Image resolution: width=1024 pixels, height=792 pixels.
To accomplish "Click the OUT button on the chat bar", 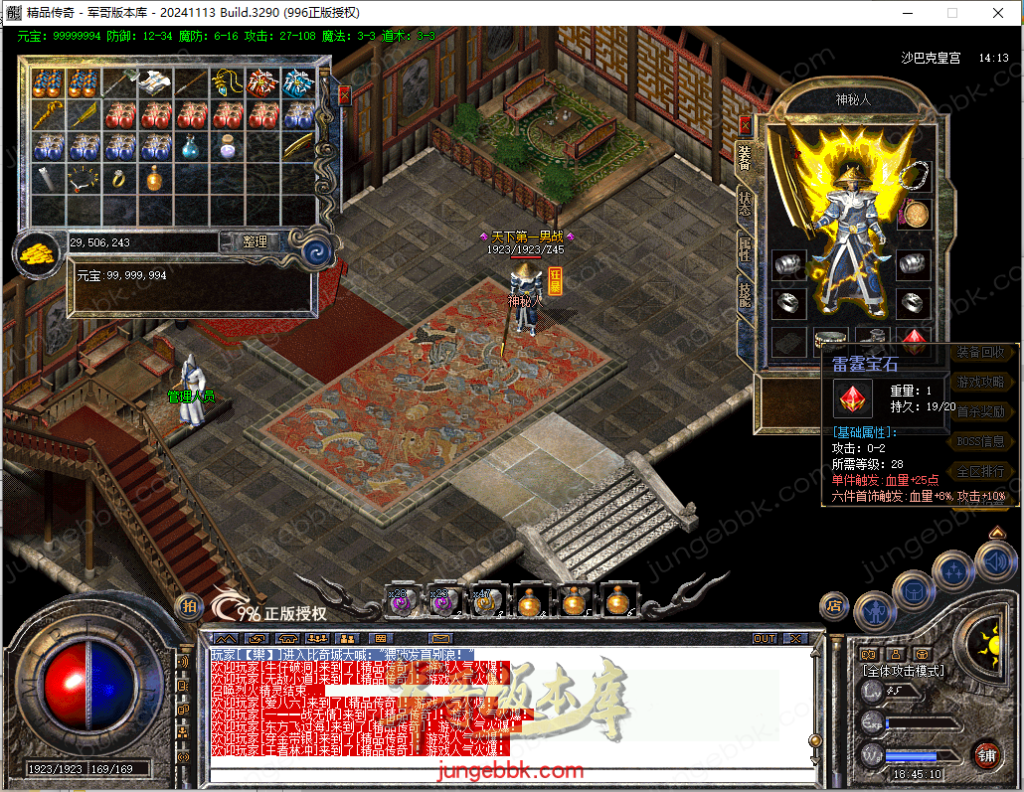I will click(764, 638).
